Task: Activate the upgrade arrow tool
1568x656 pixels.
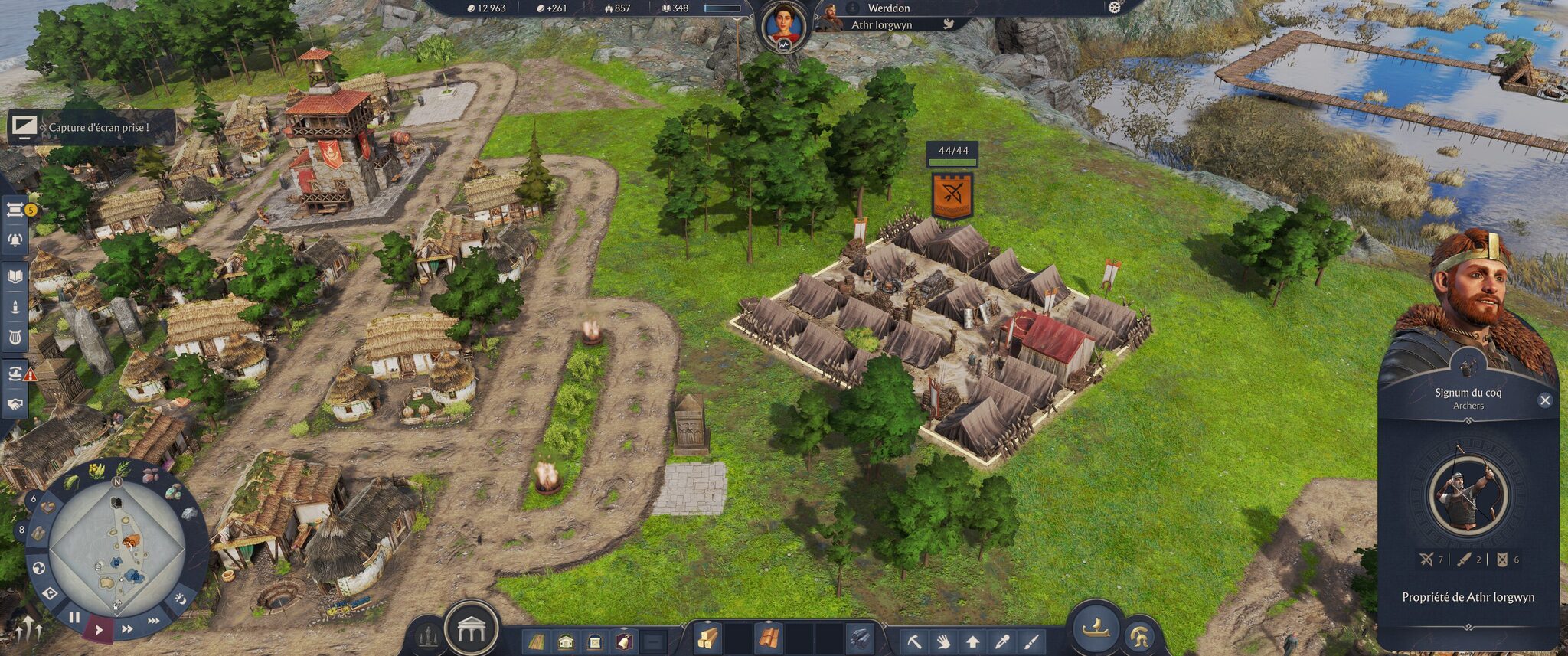Action: [x=972, y=641]
